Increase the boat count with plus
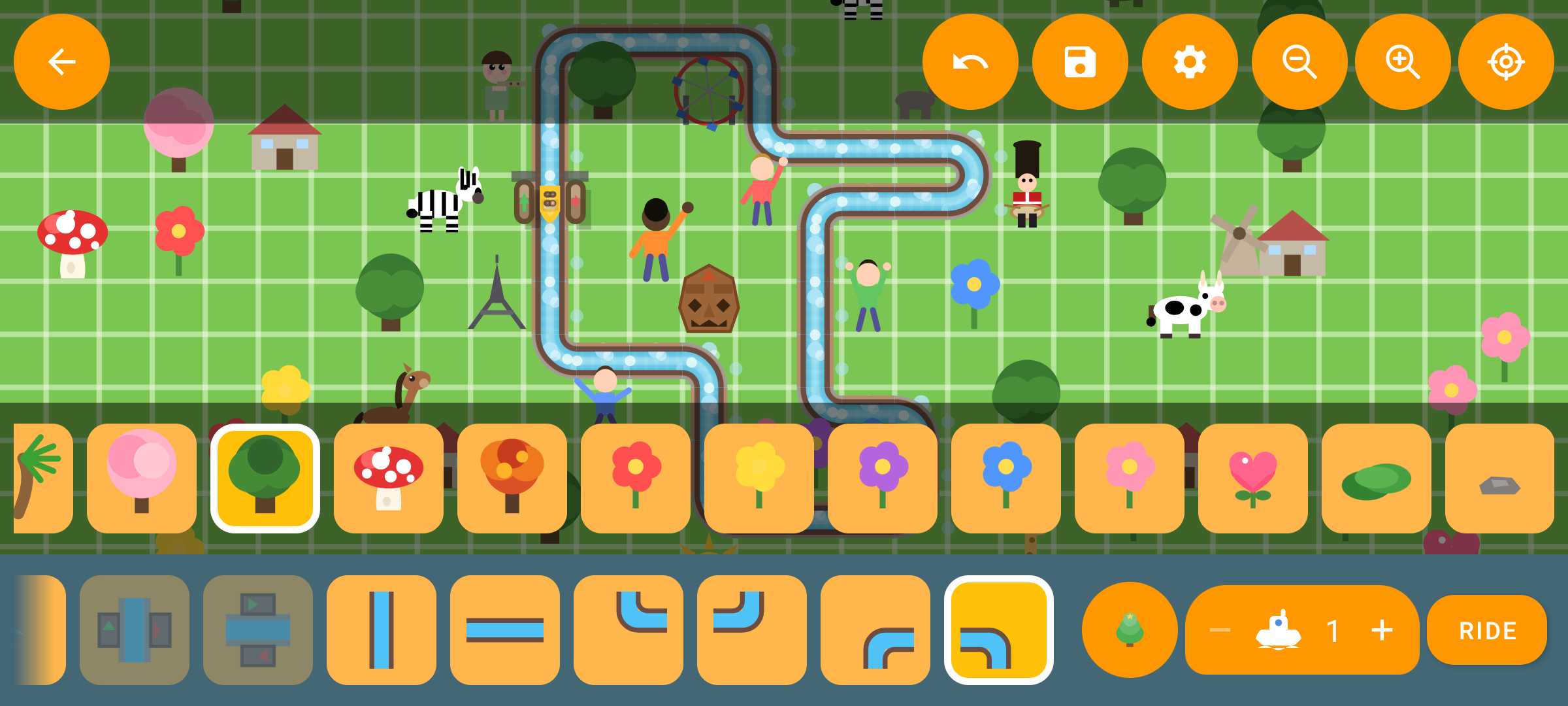1568x706 pixels. click(1382, 630)
